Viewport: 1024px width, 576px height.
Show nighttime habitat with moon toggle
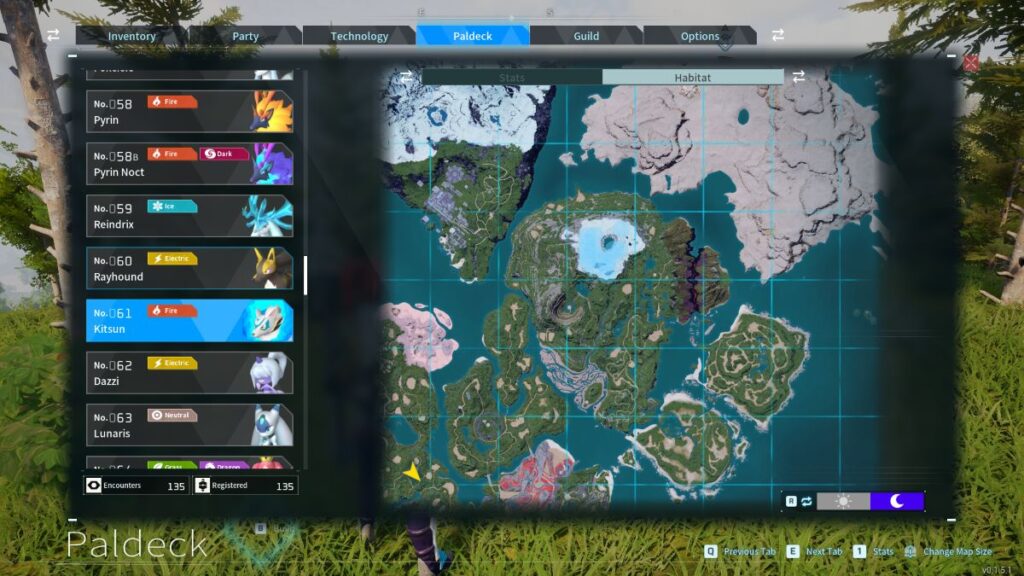click(x=896, y=501)
